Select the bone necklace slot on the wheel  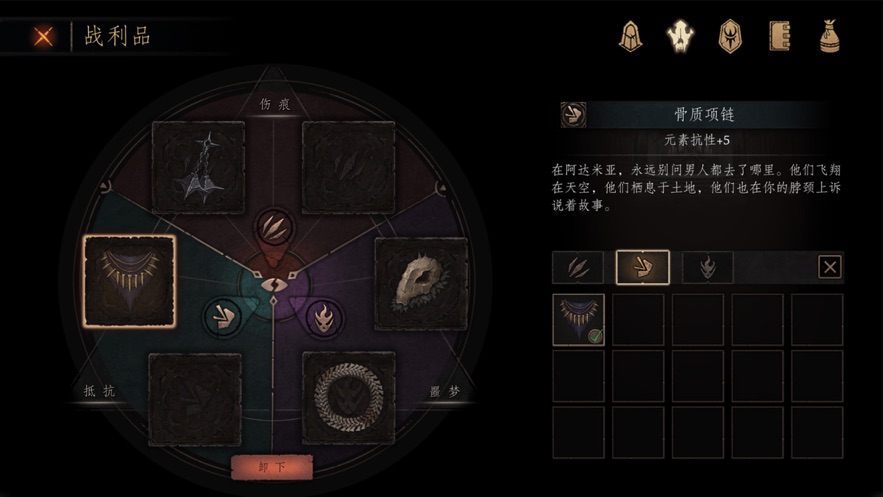tap(130, 281)
